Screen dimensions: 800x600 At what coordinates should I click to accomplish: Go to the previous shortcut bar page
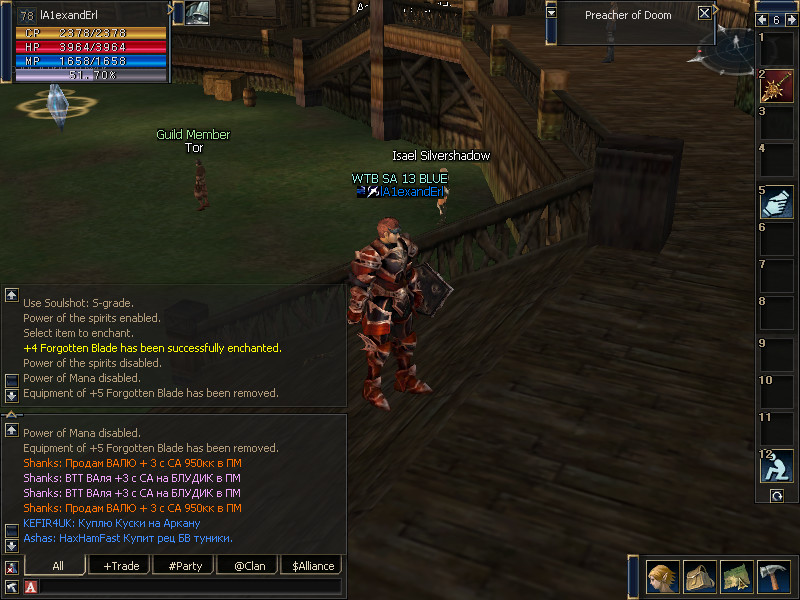[x=763, y=20]
